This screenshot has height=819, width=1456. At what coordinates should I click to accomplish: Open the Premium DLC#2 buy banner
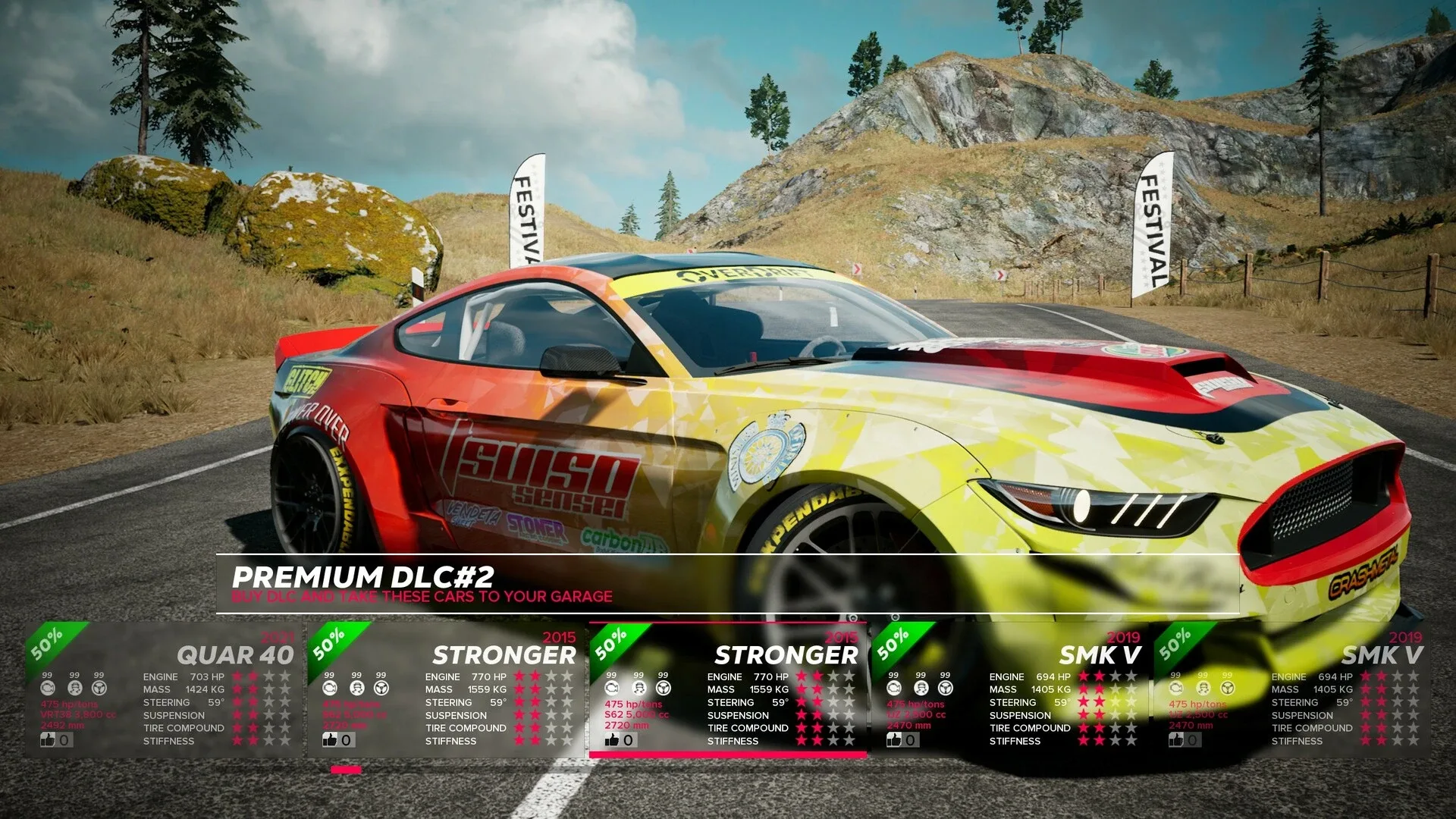pyautogui.click(x=726, y=584)
